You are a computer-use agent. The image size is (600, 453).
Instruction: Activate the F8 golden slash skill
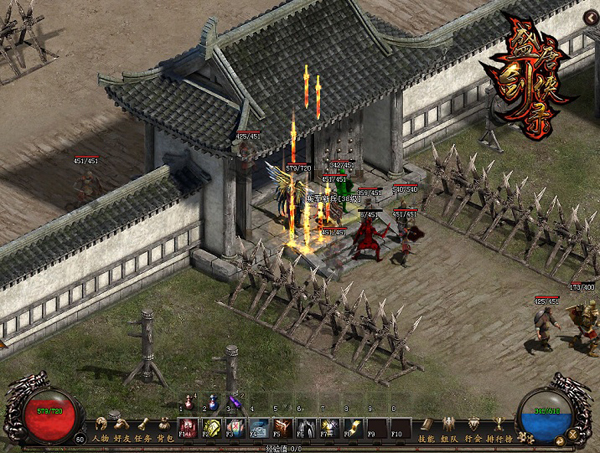352,428
